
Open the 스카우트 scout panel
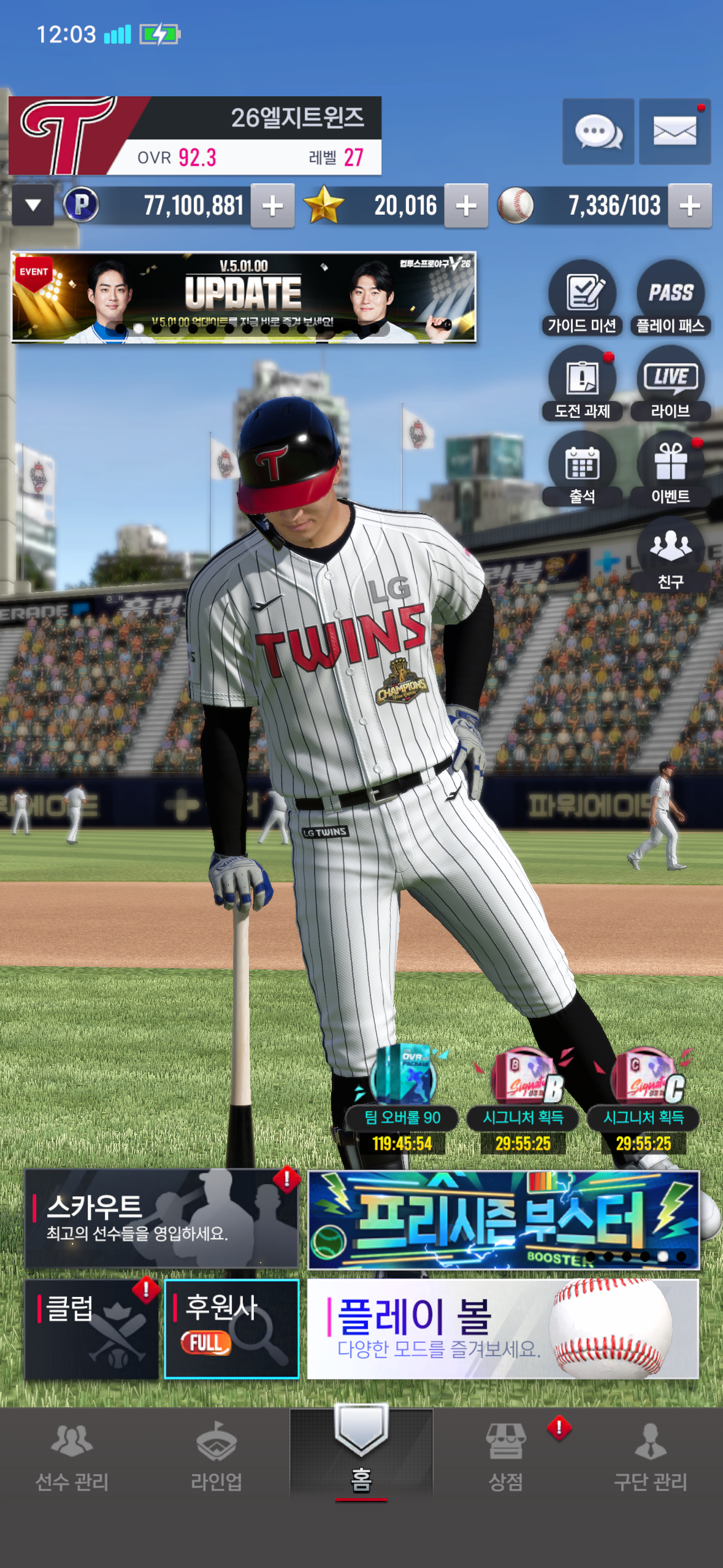(x=161, y=1218)
